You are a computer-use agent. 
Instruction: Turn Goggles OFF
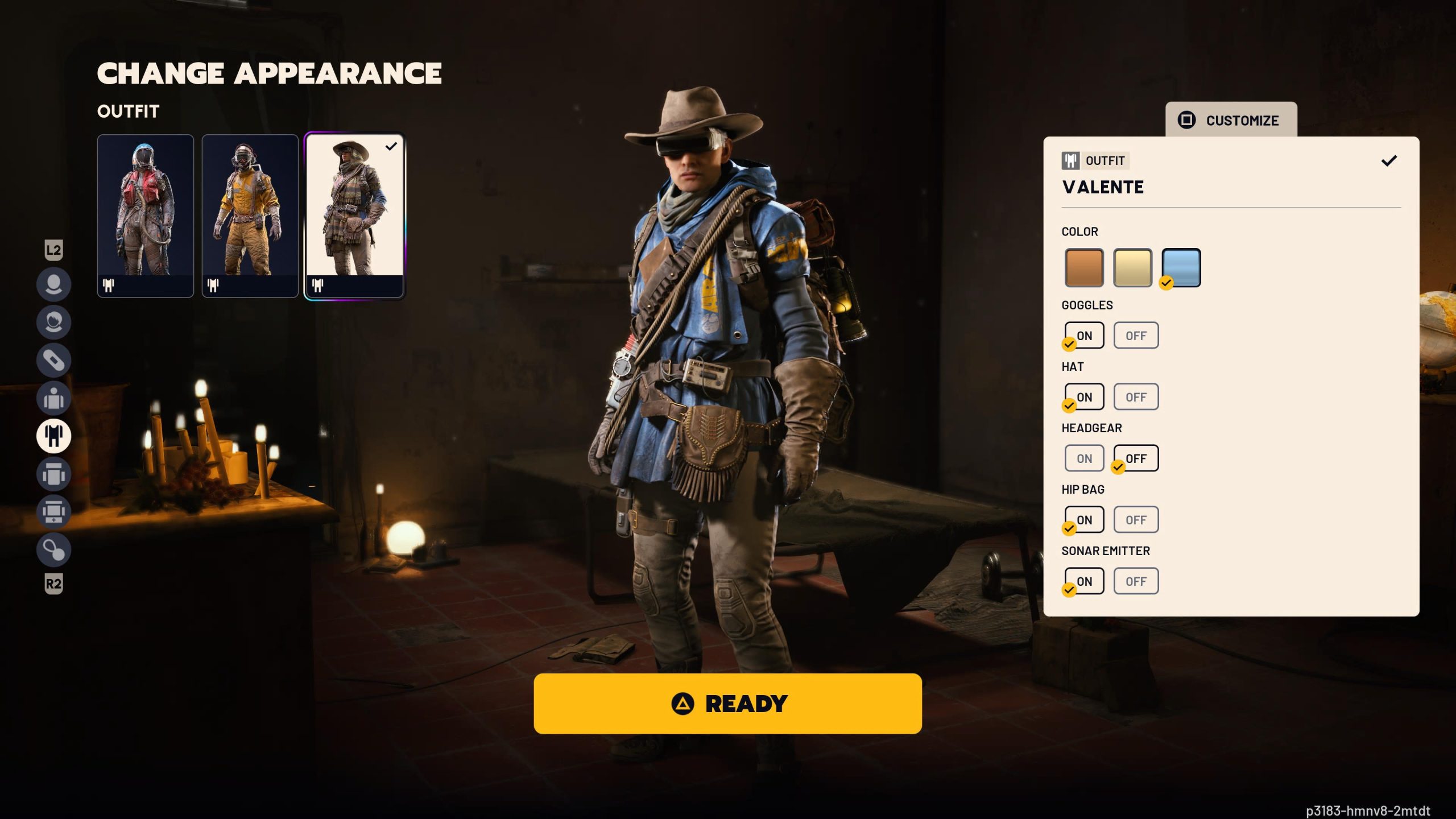[x=1135, y=335]
